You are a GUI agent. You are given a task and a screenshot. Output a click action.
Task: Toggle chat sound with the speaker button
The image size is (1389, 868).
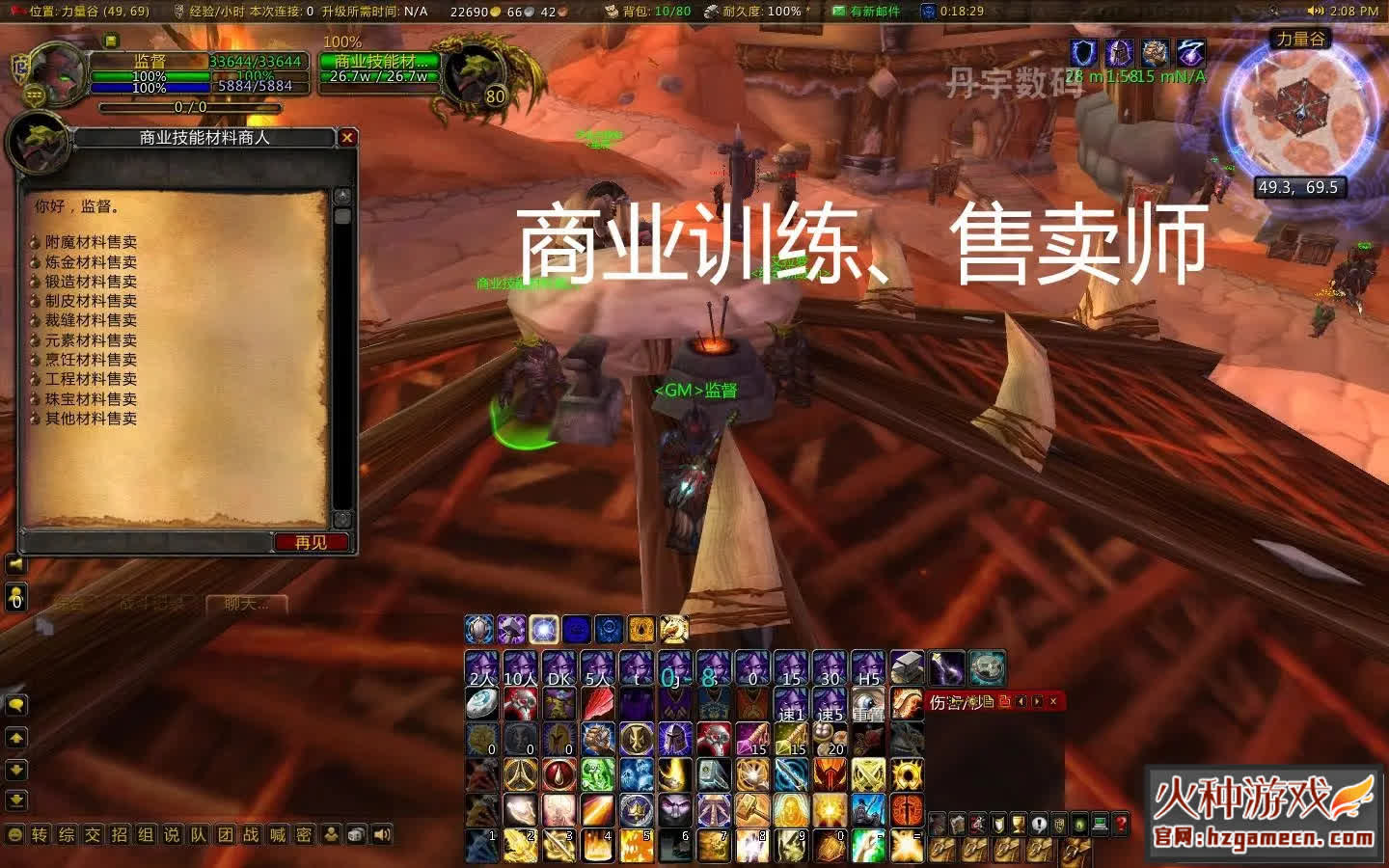383,835
